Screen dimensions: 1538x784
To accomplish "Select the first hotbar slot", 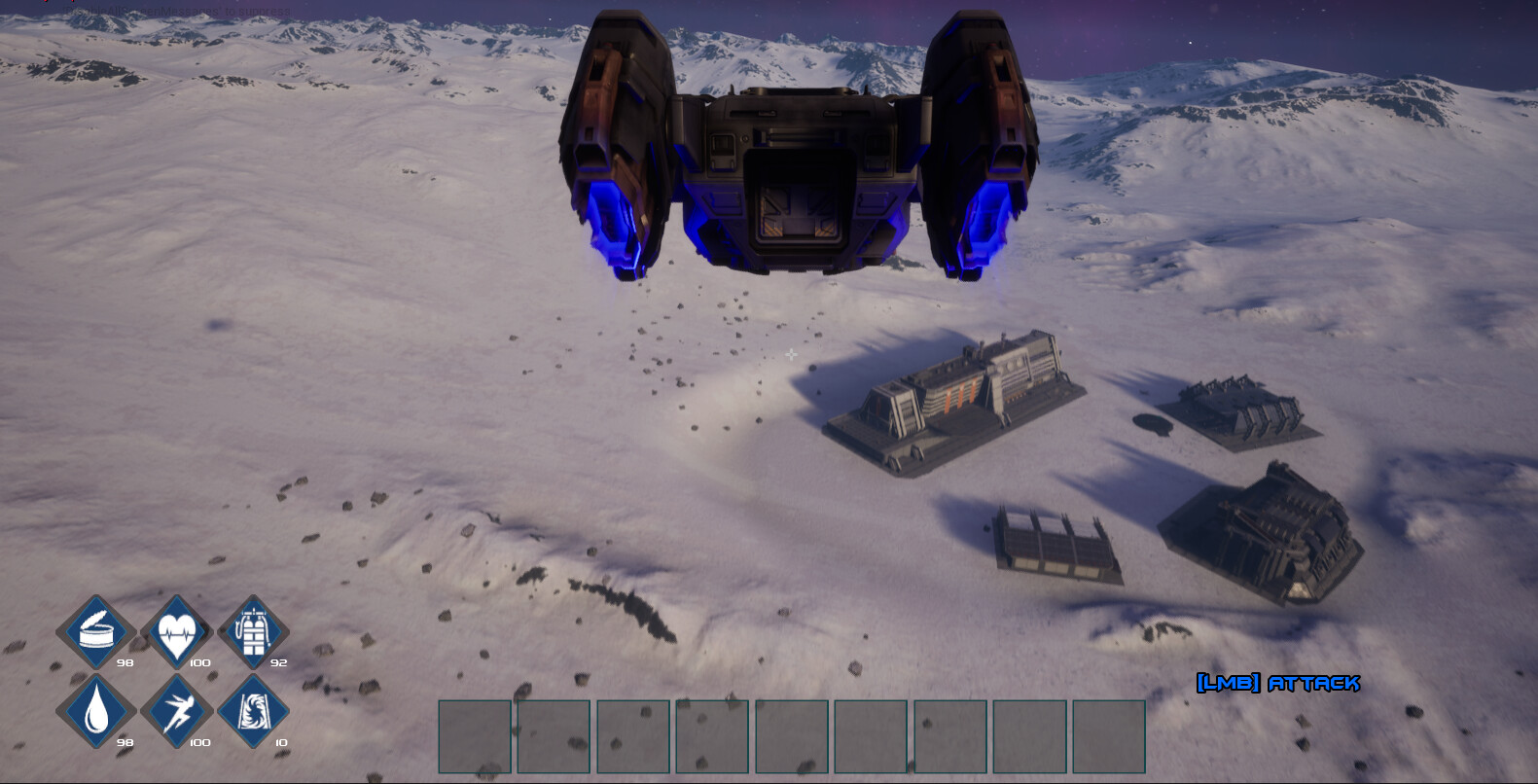I will tap(474, 735).
